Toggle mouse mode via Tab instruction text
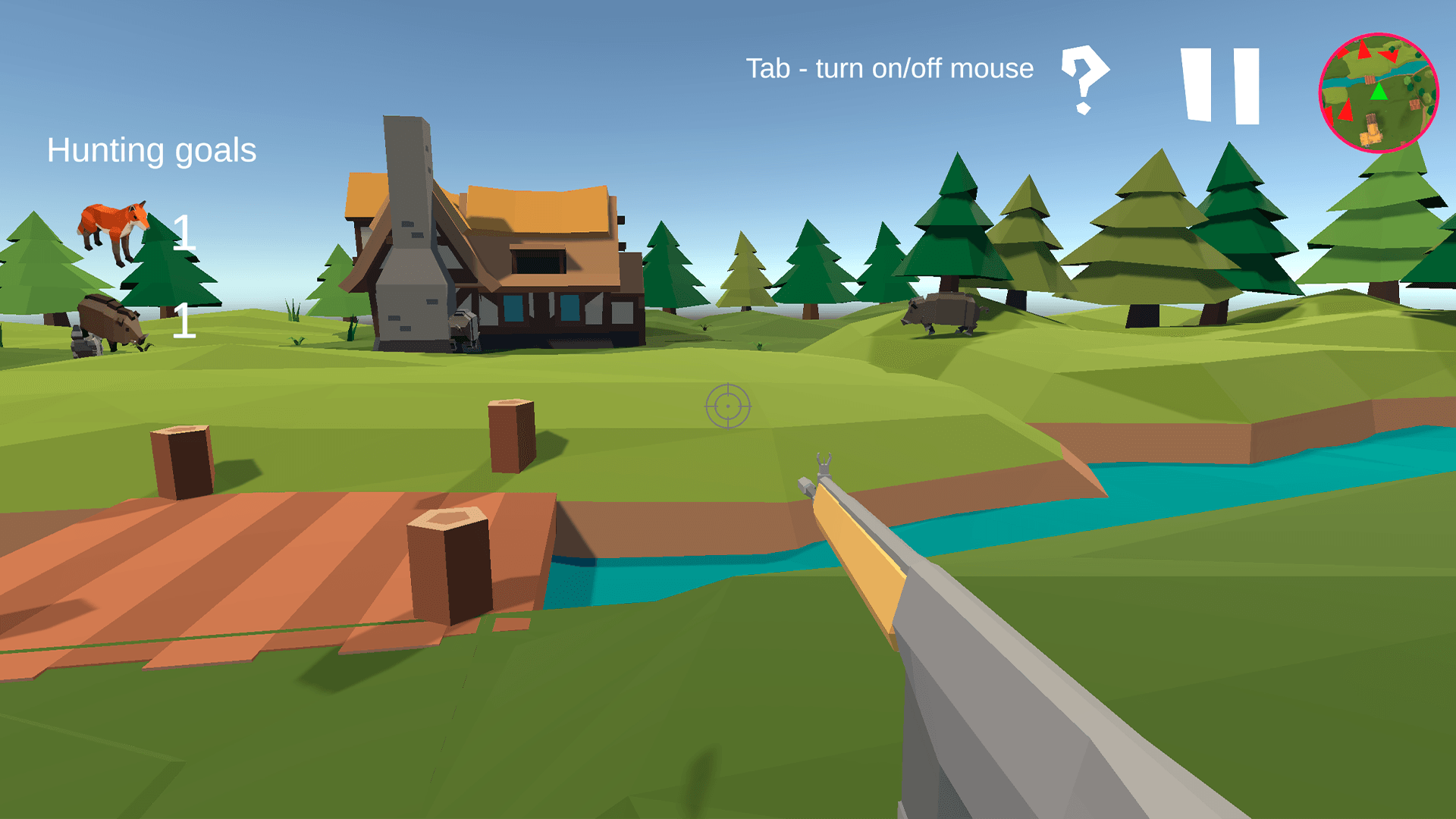The height and width of the screenshot is (819, 1456). [889, 68]
